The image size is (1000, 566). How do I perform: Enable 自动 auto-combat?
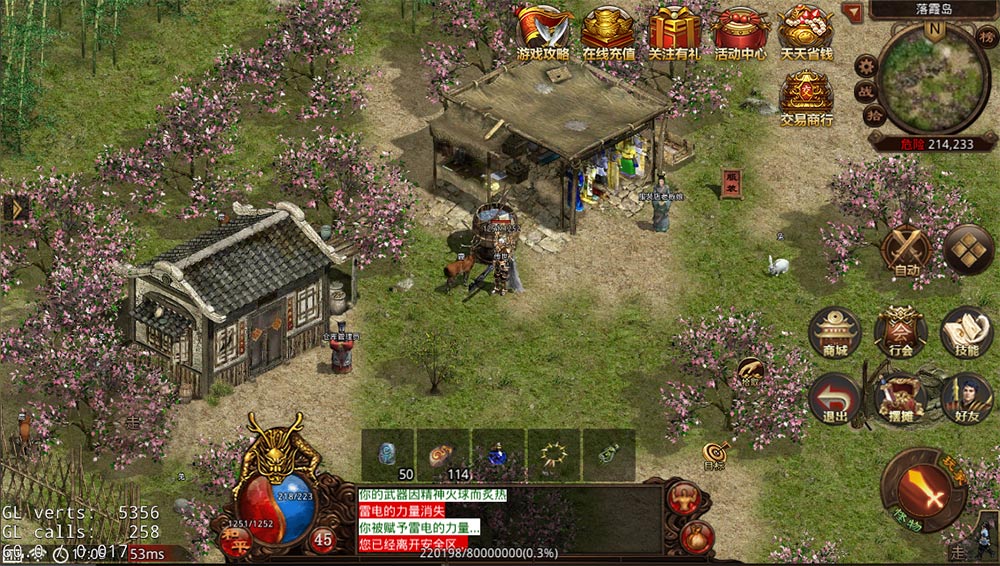tap(908, 251)
